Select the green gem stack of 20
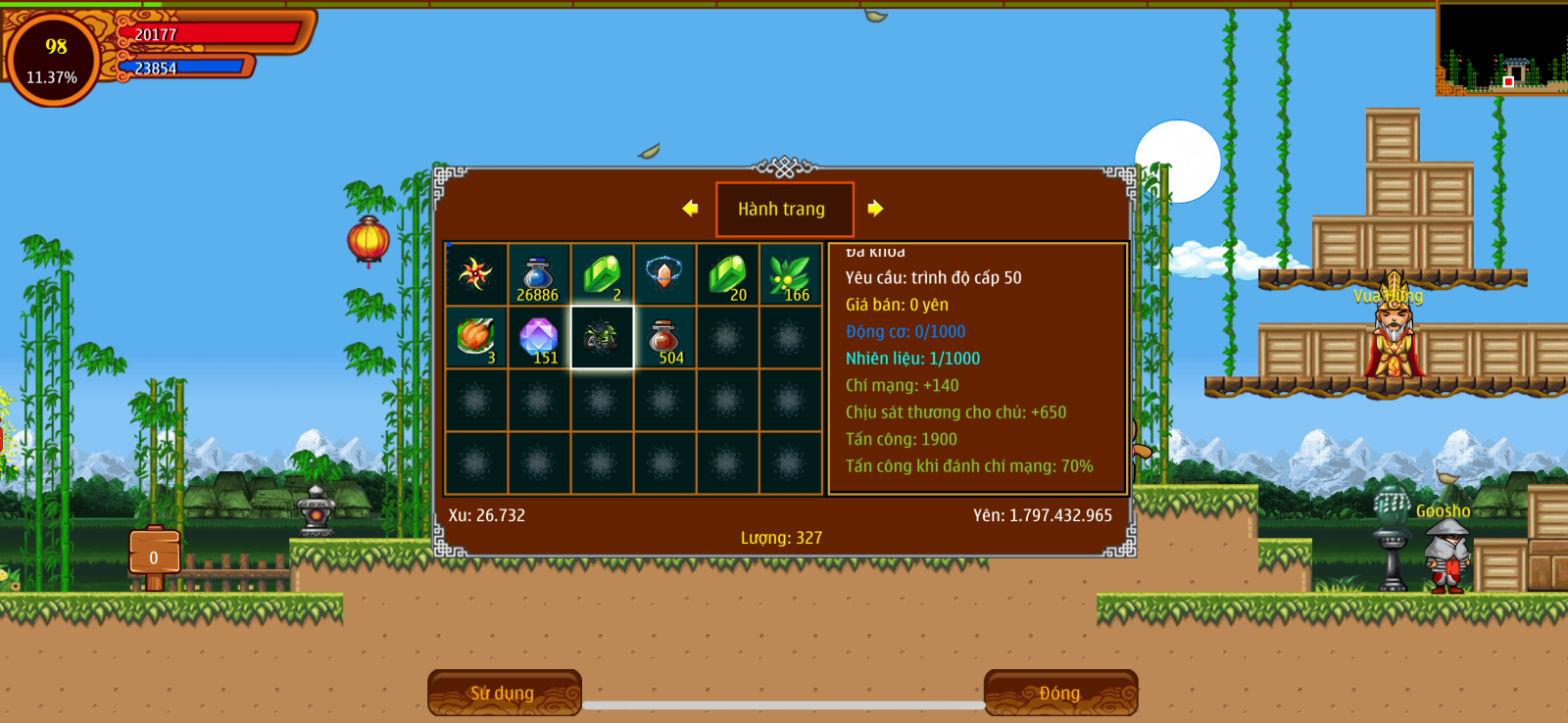 point(727,274)
